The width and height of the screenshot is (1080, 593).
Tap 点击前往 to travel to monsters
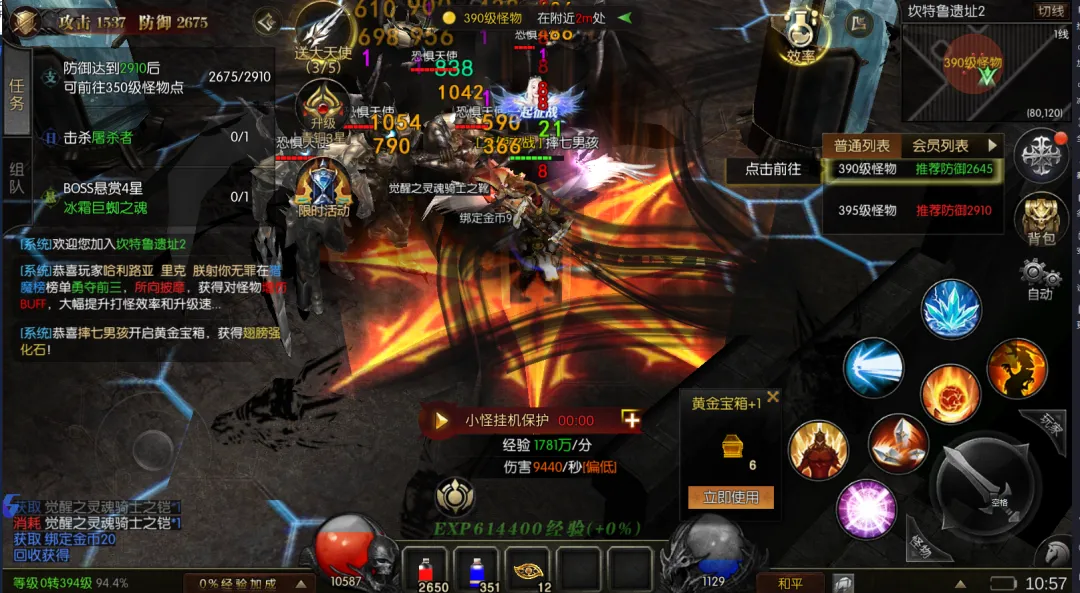click(773, 169)
